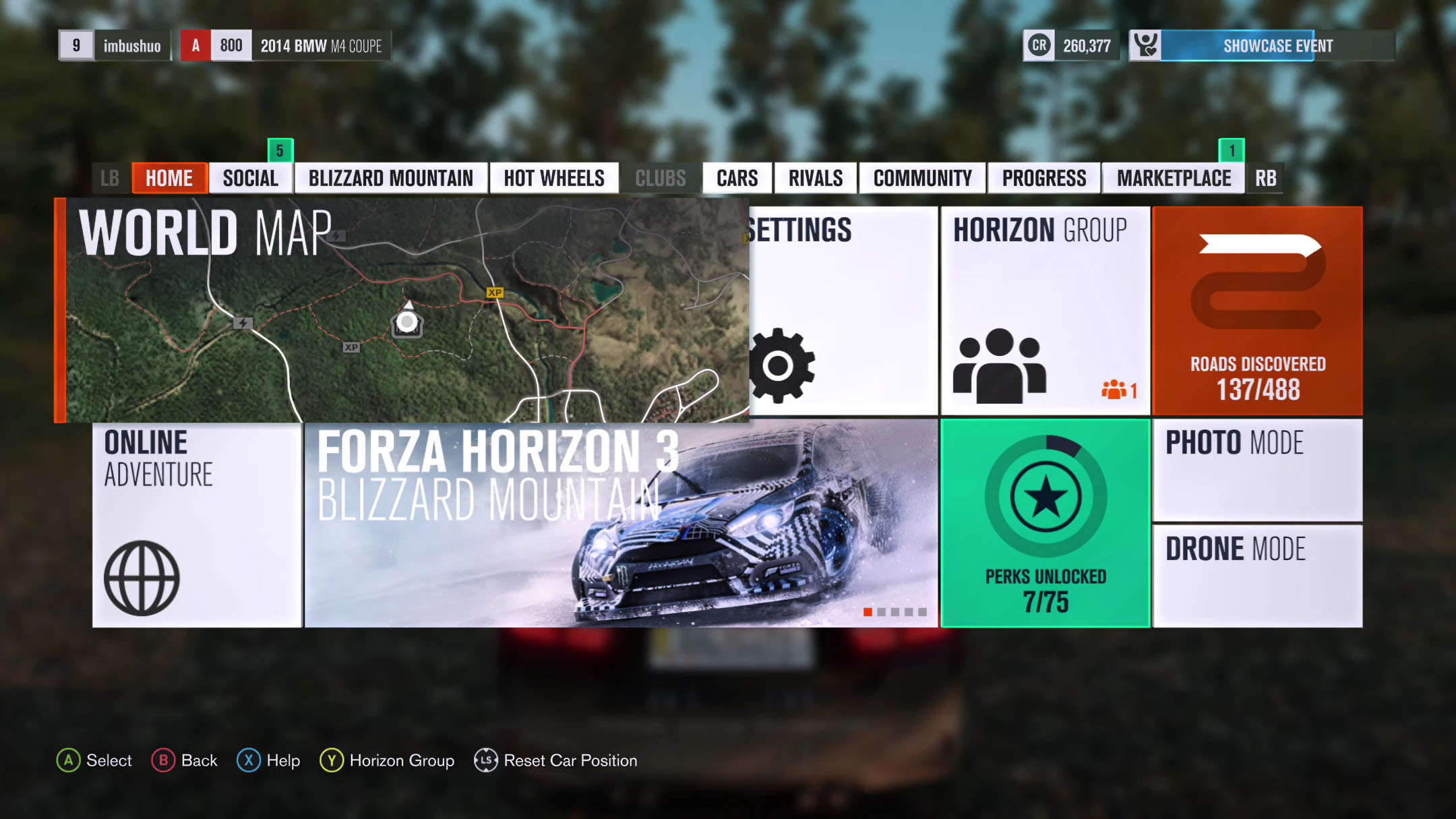The height and width of the screenshot is (819, 1456).
Task: Open the Blizzard Mountain tab
Action: 390,179
